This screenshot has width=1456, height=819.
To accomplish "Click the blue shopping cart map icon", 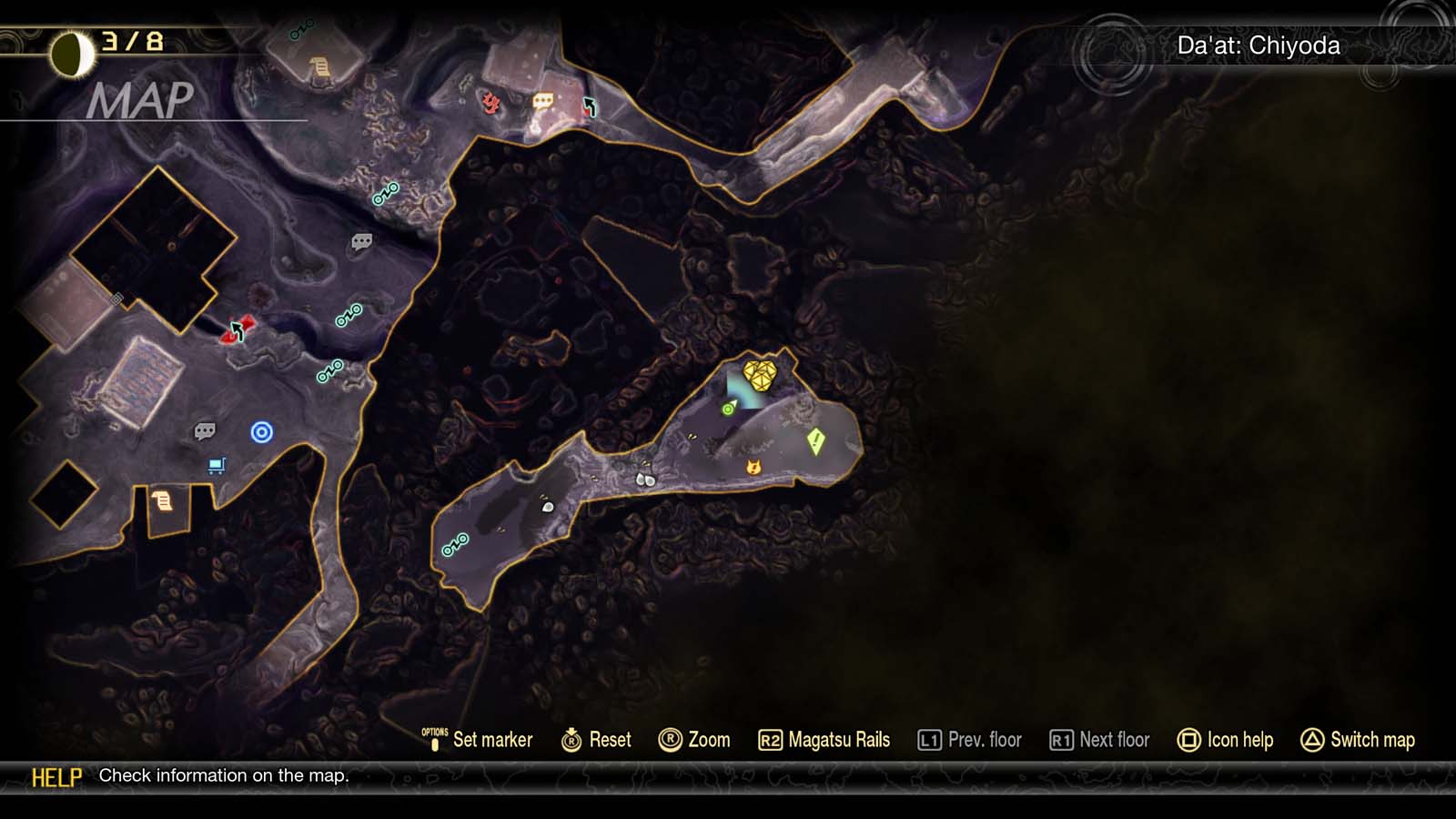I will pos(217,467).
